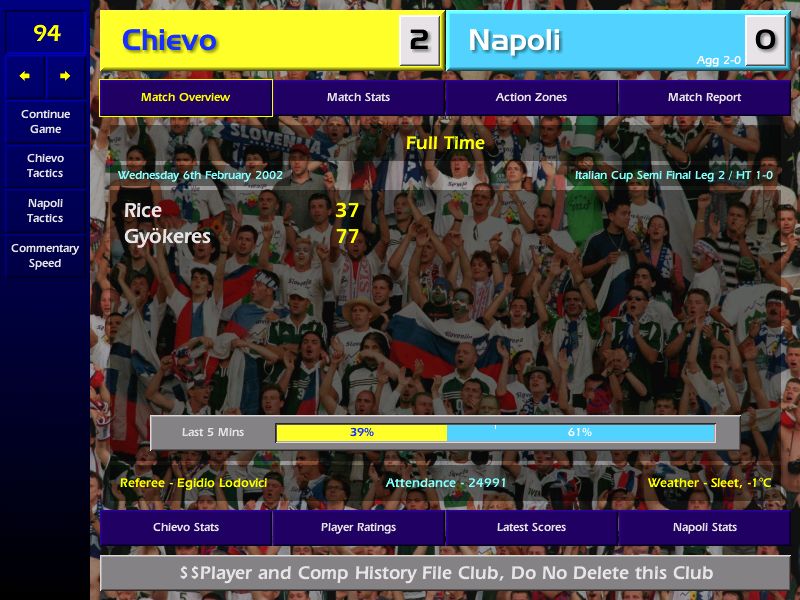Open Chievo Tactics

(45, 165)
